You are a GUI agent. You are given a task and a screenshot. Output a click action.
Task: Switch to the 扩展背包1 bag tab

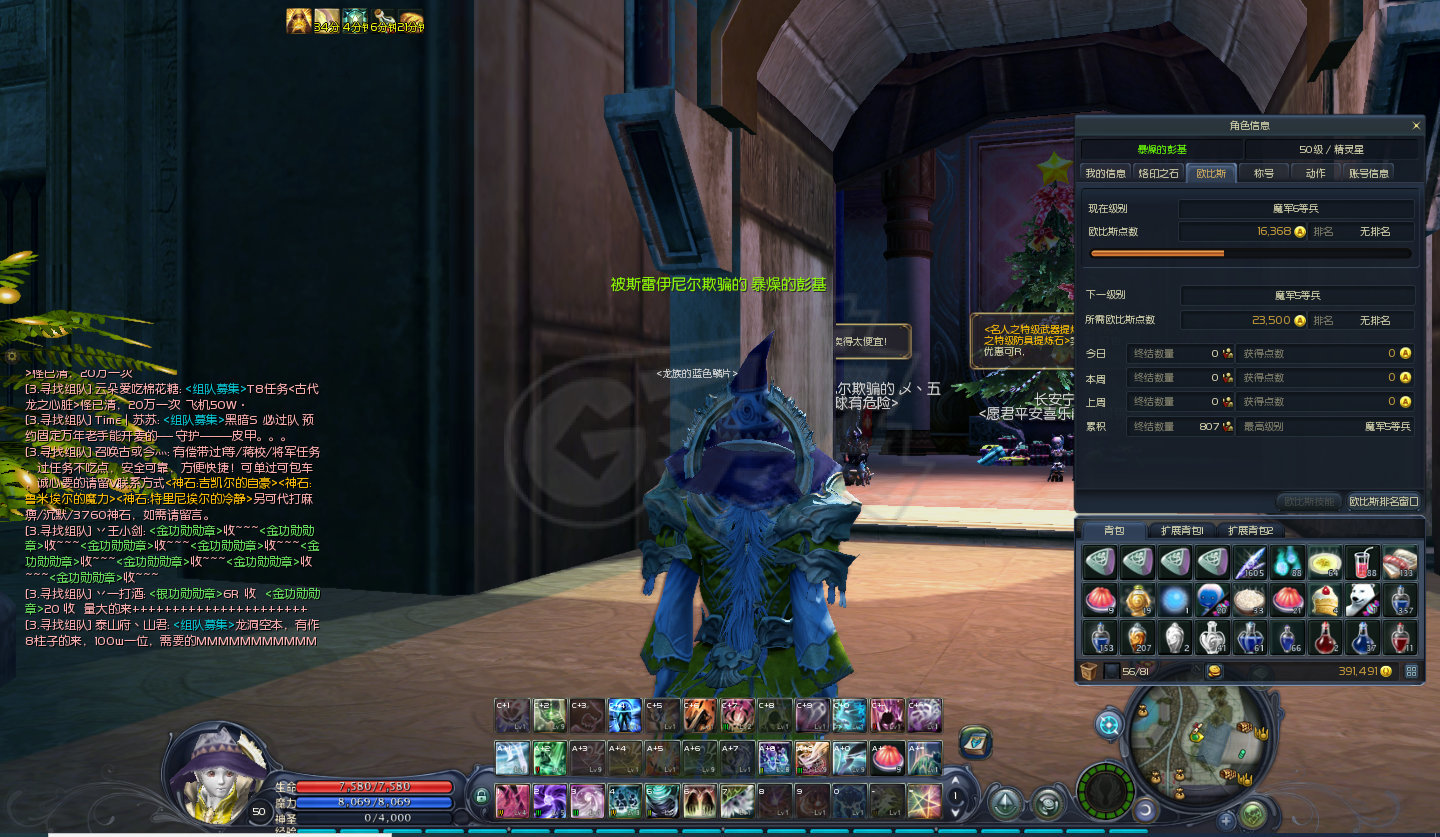click(x=1182, y=530)
